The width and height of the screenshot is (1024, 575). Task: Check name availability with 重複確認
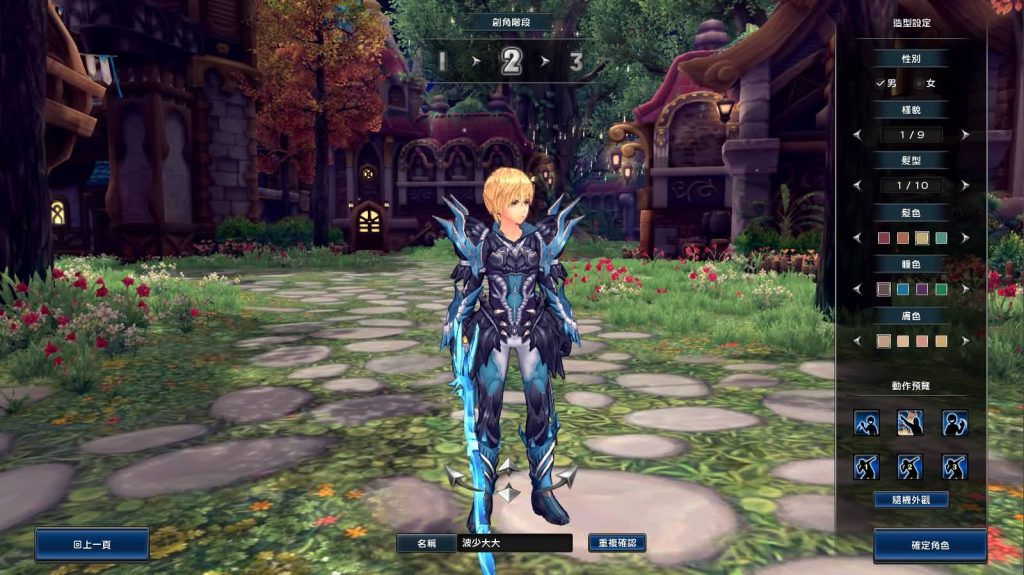coord(617,543)
